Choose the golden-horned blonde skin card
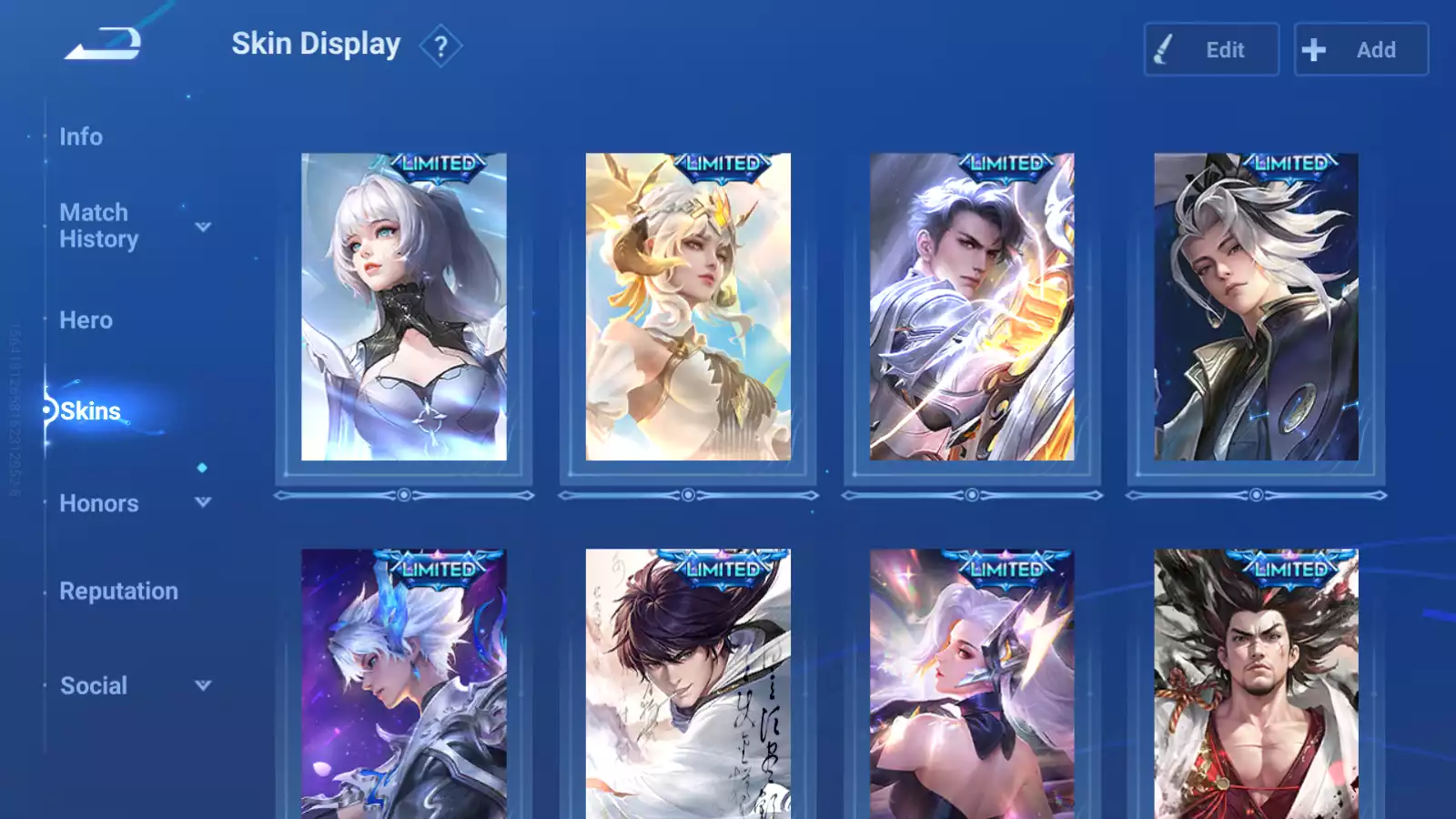The width and height of the screenshot is (1456, 819). 688,308
